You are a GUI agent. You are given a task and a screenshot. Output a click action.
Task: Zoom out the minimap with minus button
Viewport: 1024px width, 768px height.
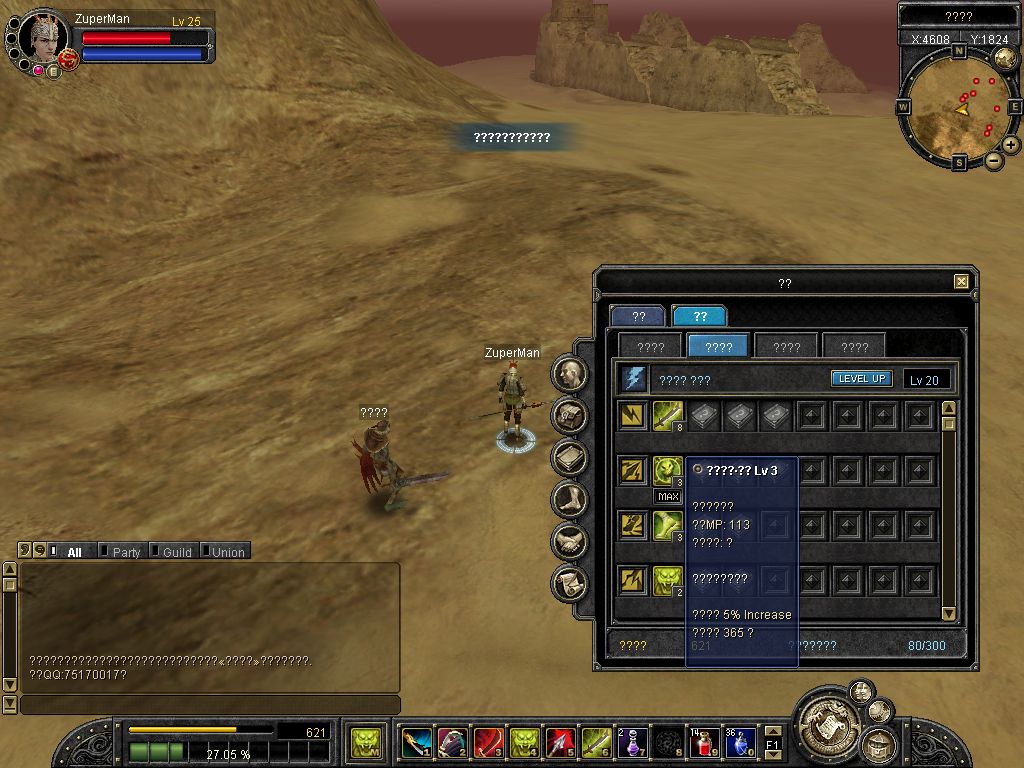(x=994, y=161)
